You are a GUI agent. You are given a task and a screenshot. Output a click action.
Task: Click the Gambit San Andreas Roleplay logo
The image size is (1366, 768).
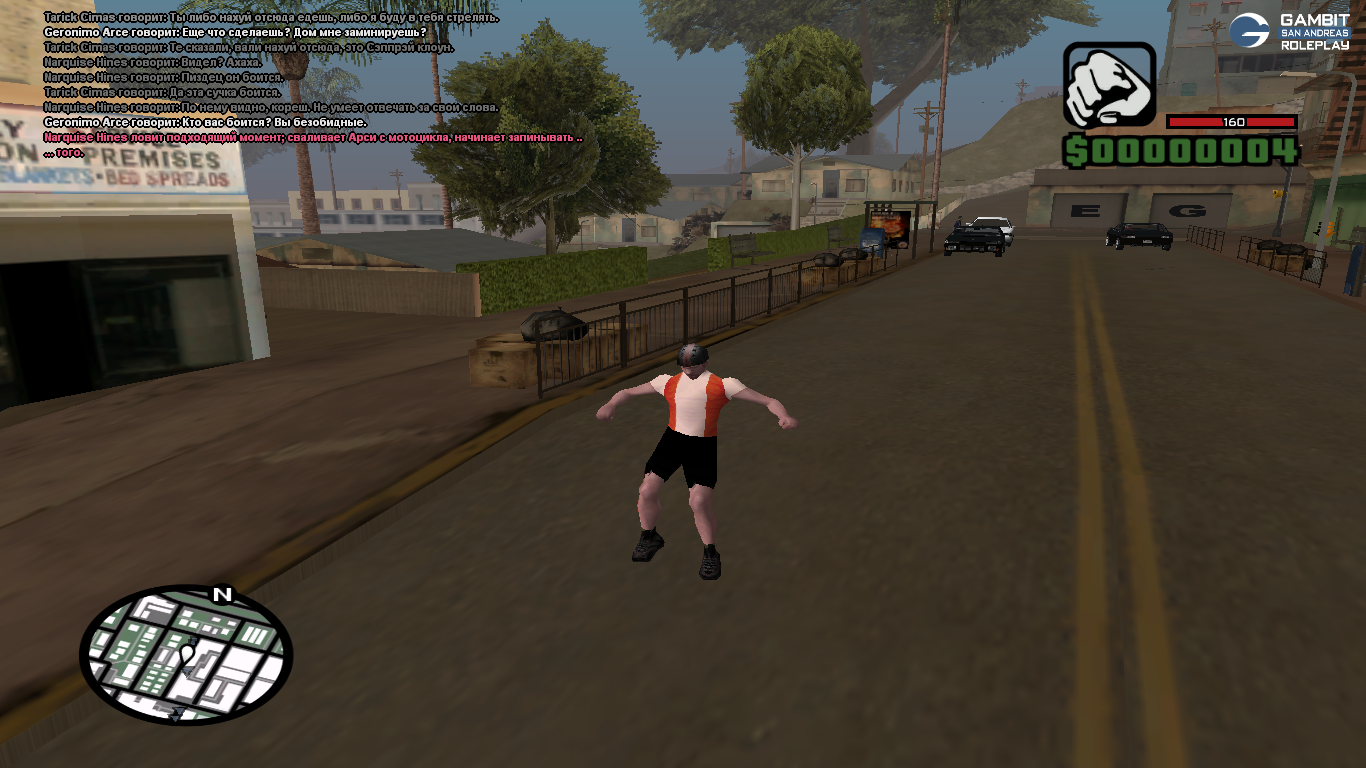pyautogui.click(x=1289, y=32)
